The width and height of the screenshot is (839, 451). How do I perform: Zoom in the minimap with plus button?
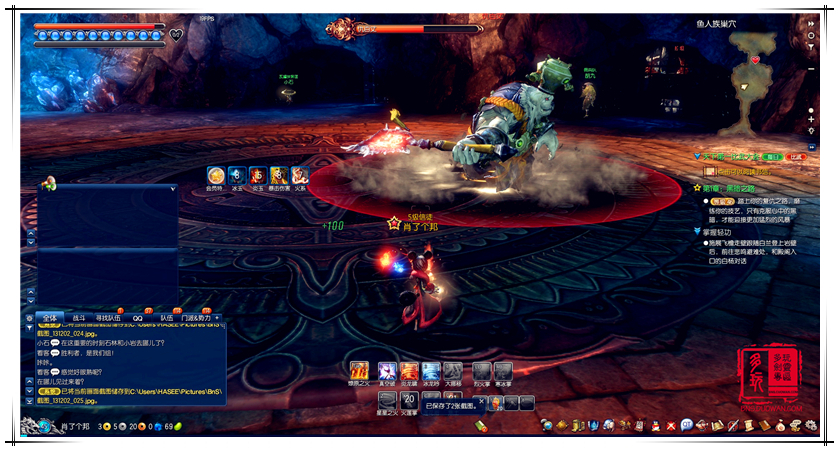pyautogui.click(x=811, y=119)
